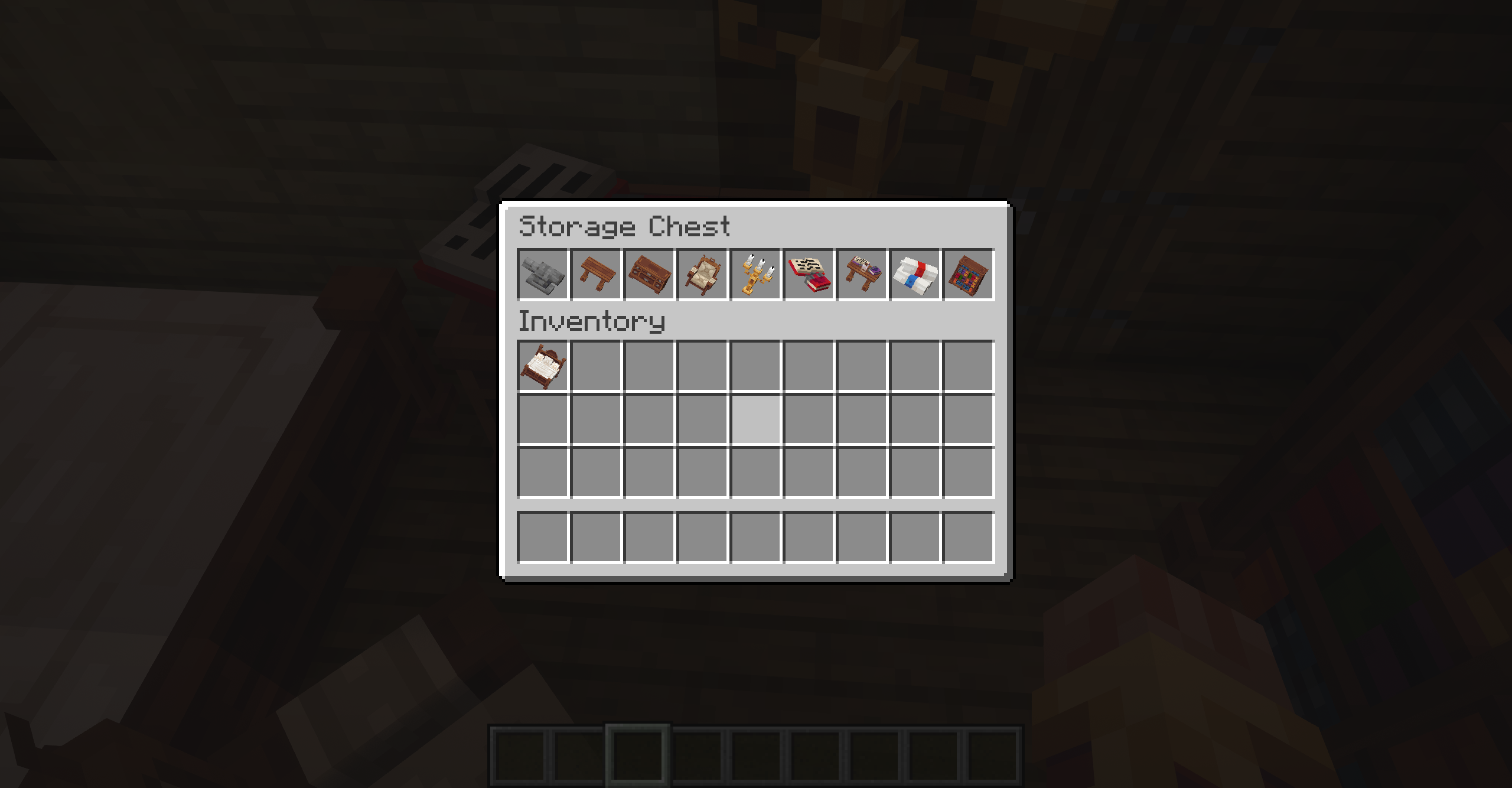The image size is (1512, 788).
Task: Take the wooden table from the chest
Action: (x=597, y=275)
